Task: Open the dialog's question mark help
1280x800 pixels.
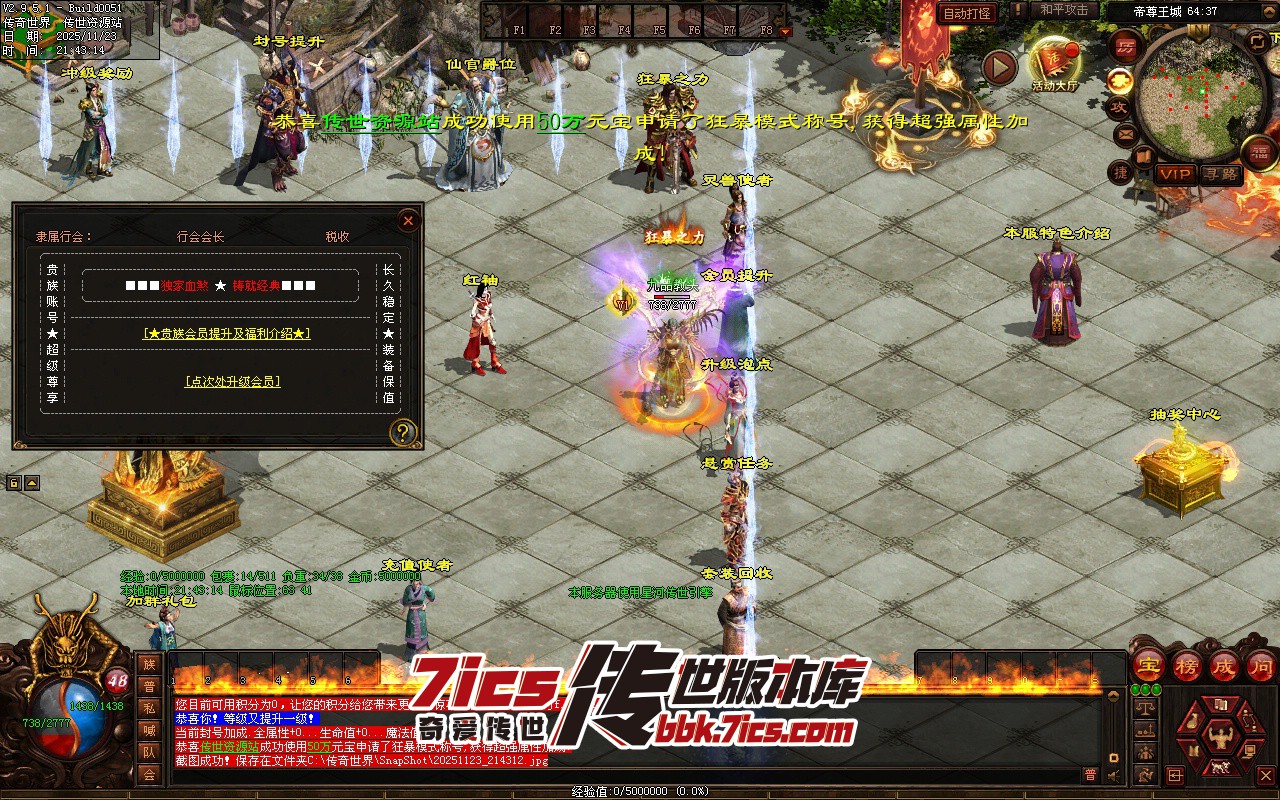Action: [403, 432]
